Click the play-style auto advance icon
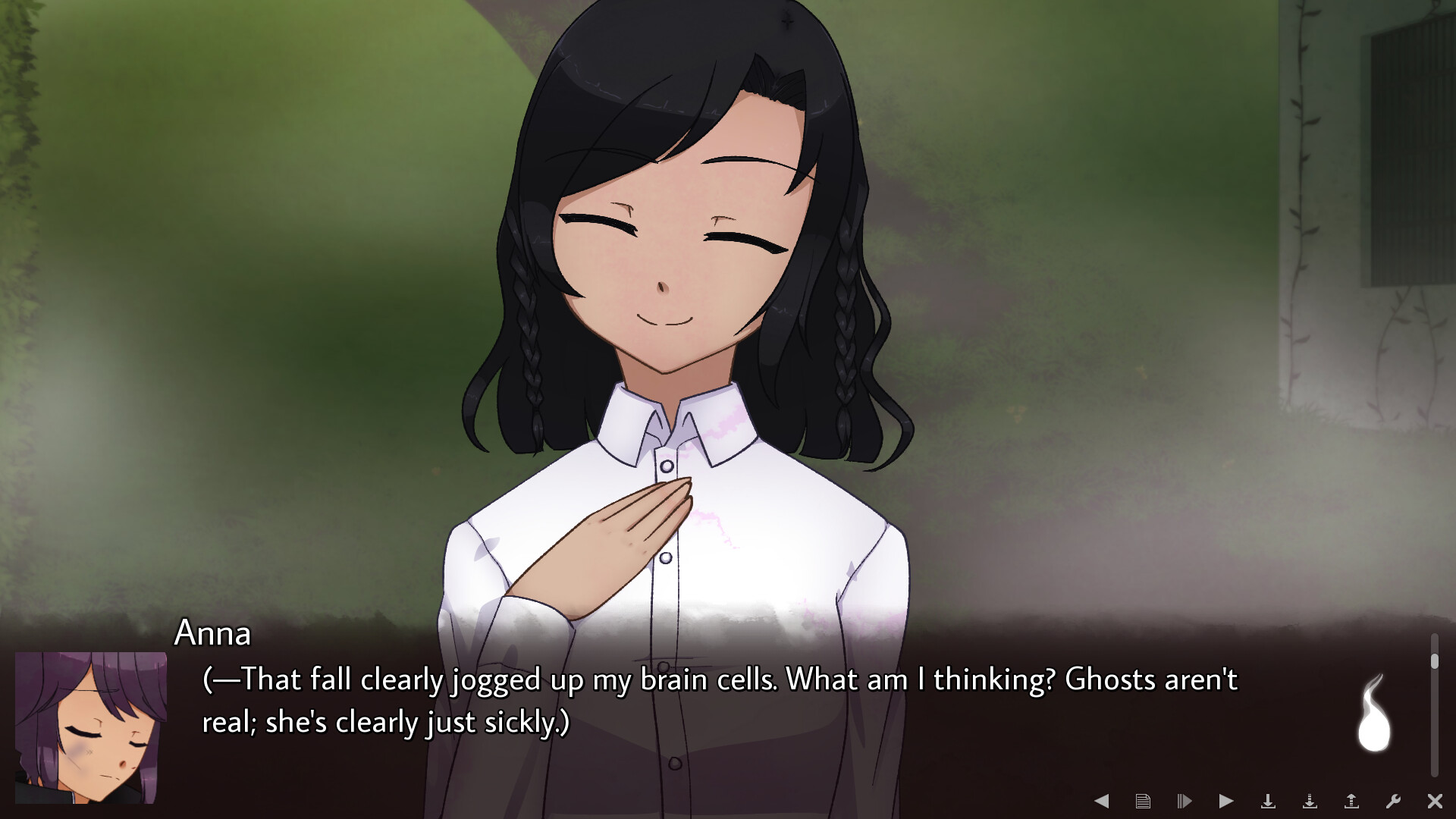Viewport: 1456px width, 819px height. [1226, 800]
